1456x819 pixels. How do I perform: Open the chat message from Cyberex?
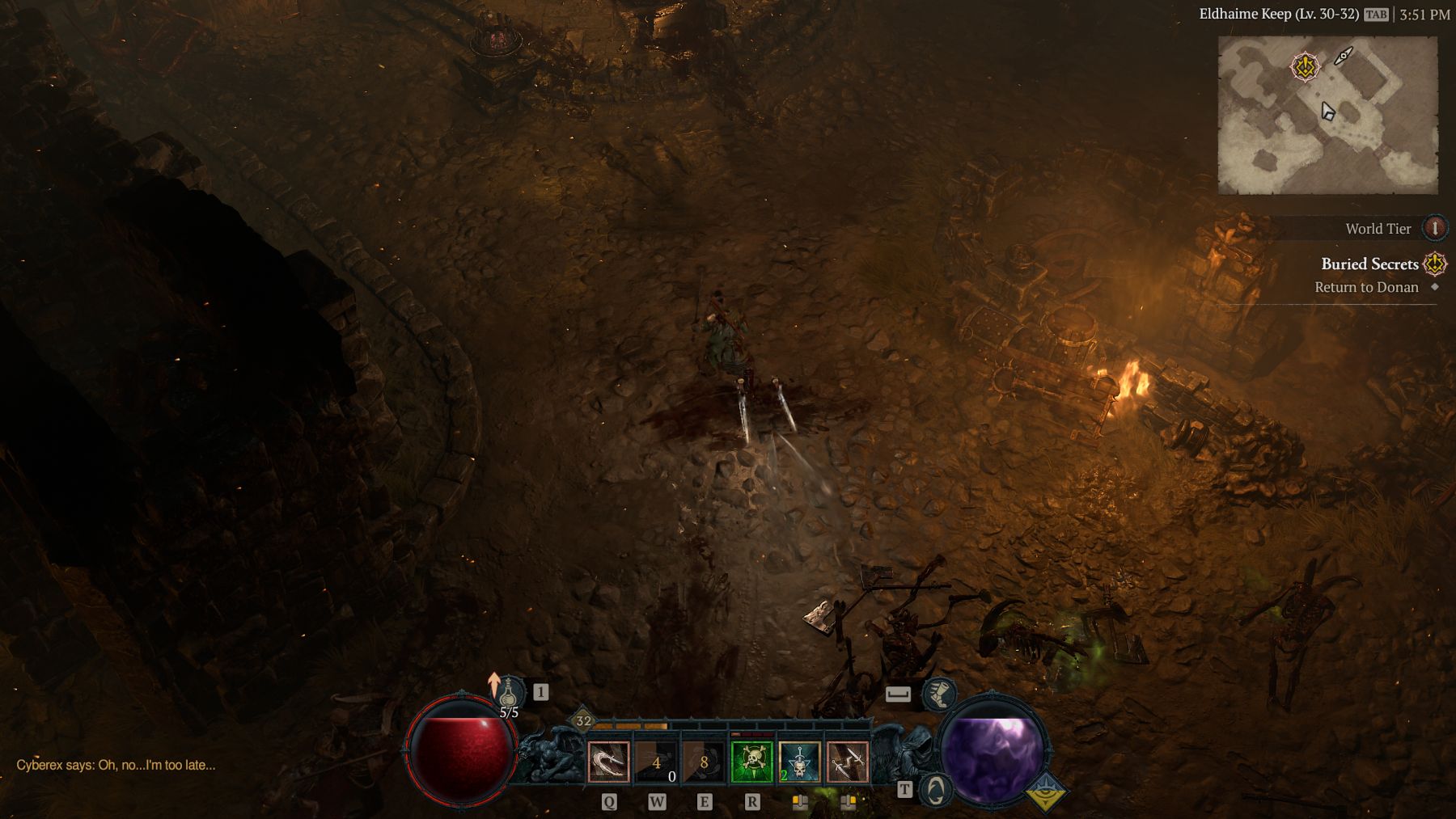click(116, 765)
